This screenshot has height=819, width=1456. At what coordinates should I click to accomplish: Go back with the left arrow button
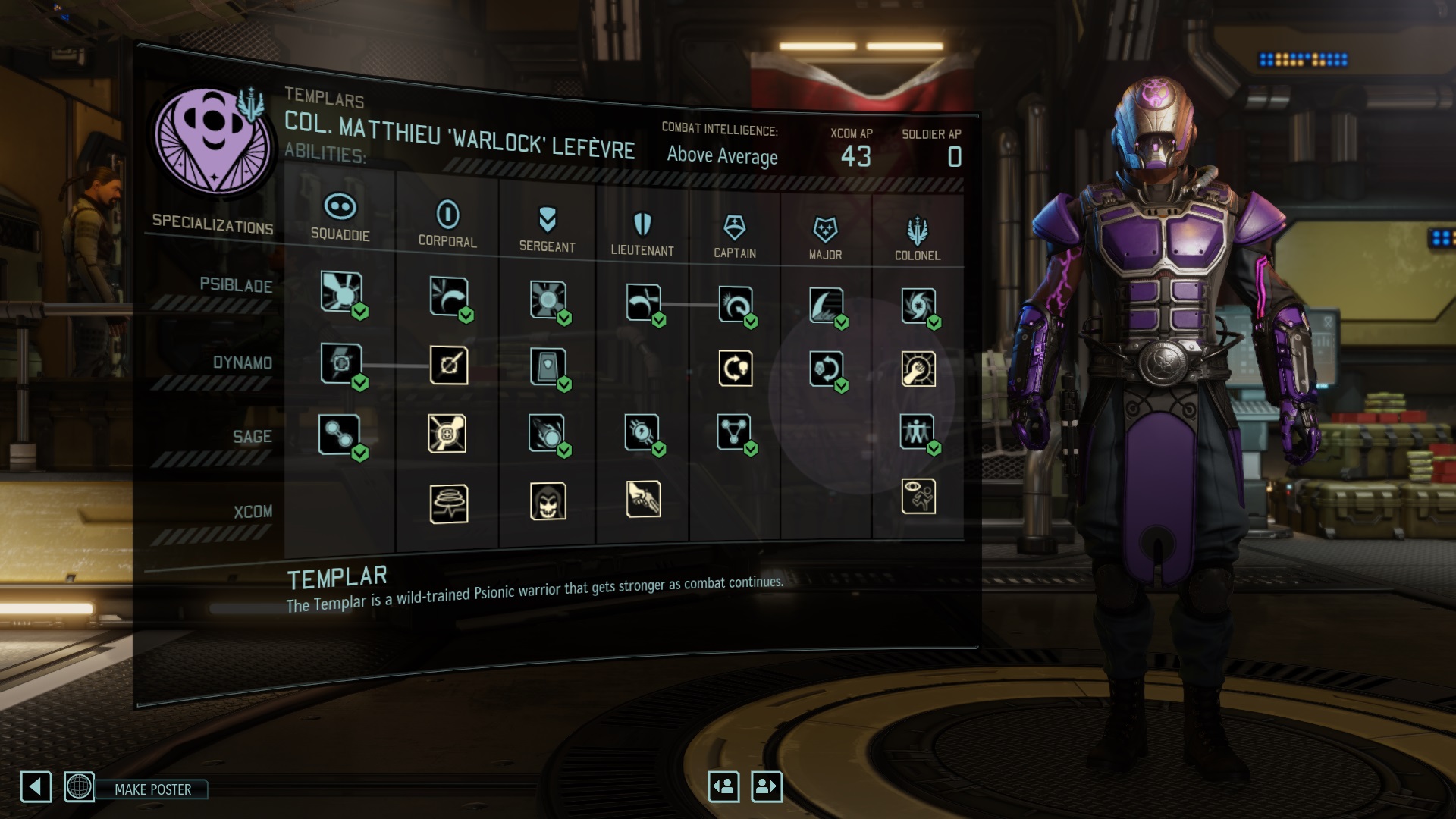tap(36, 787)
